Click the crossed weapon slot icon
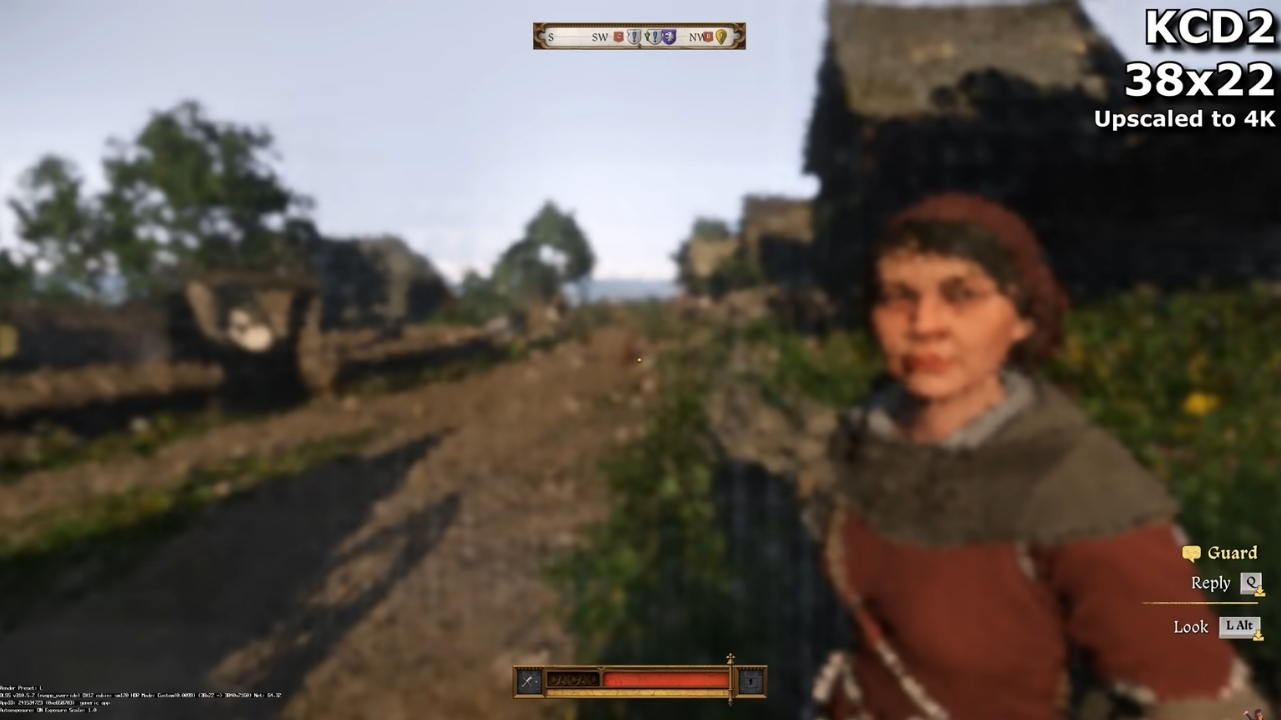 pyautogui.click(x=529, y=681)
